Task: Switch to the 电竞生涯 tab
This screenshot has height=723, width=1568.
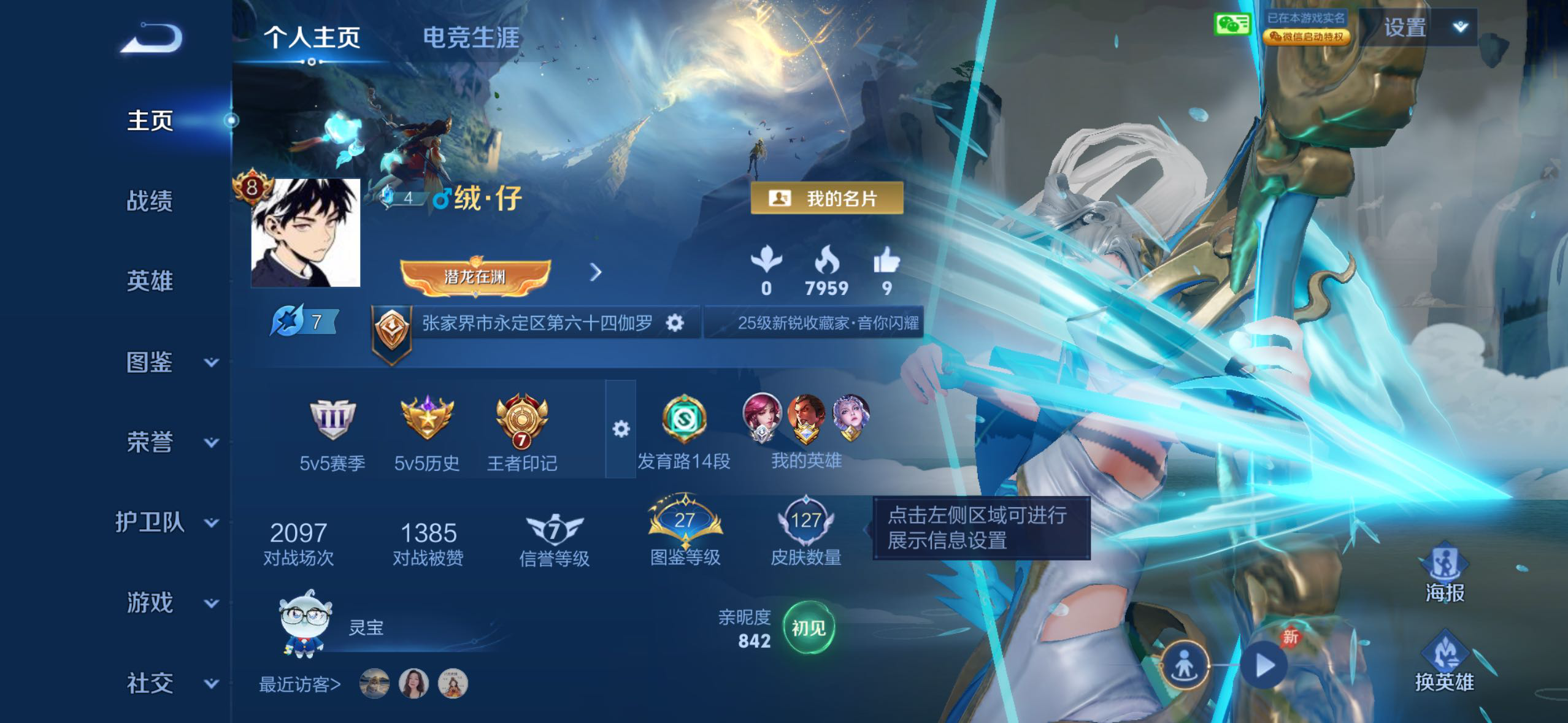Action: pyautogui.click(x=471, y=38)
